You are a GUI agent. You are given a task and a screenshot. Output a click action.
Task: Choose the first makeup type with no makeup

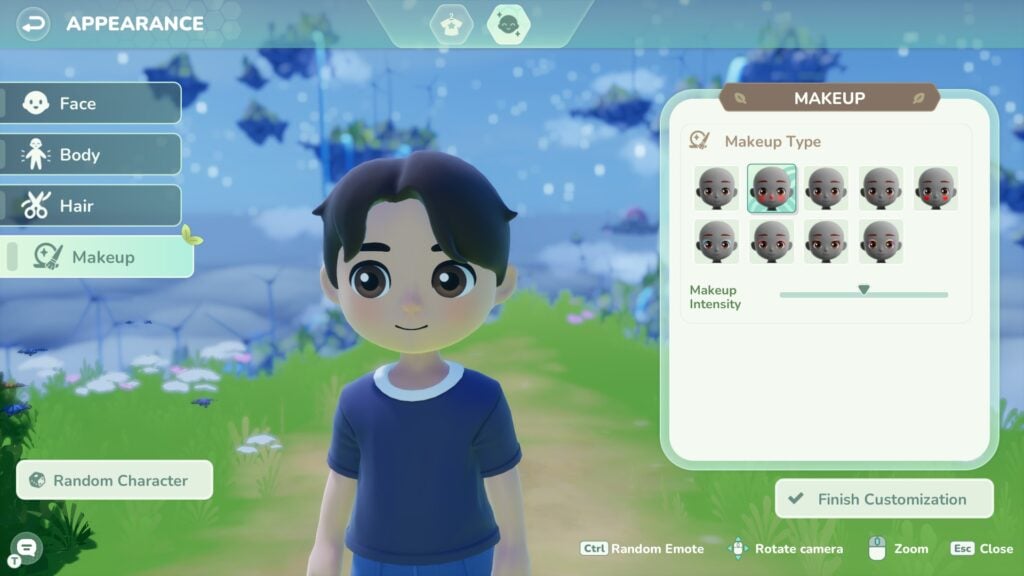tap(717, 188)
